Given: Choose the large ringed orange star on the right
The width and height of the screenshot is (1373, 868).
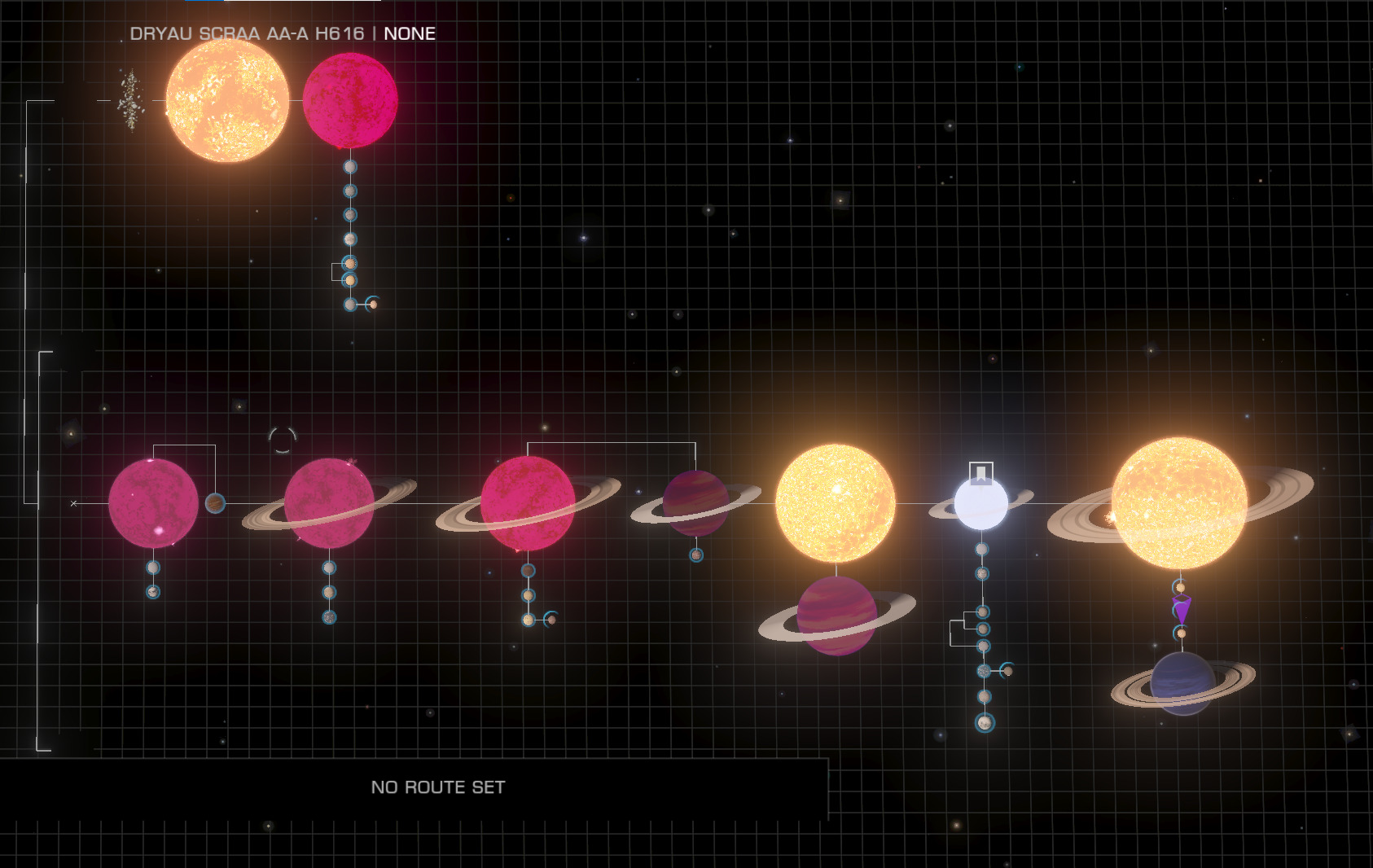Looking at the screenshot, I should 1179,503.
